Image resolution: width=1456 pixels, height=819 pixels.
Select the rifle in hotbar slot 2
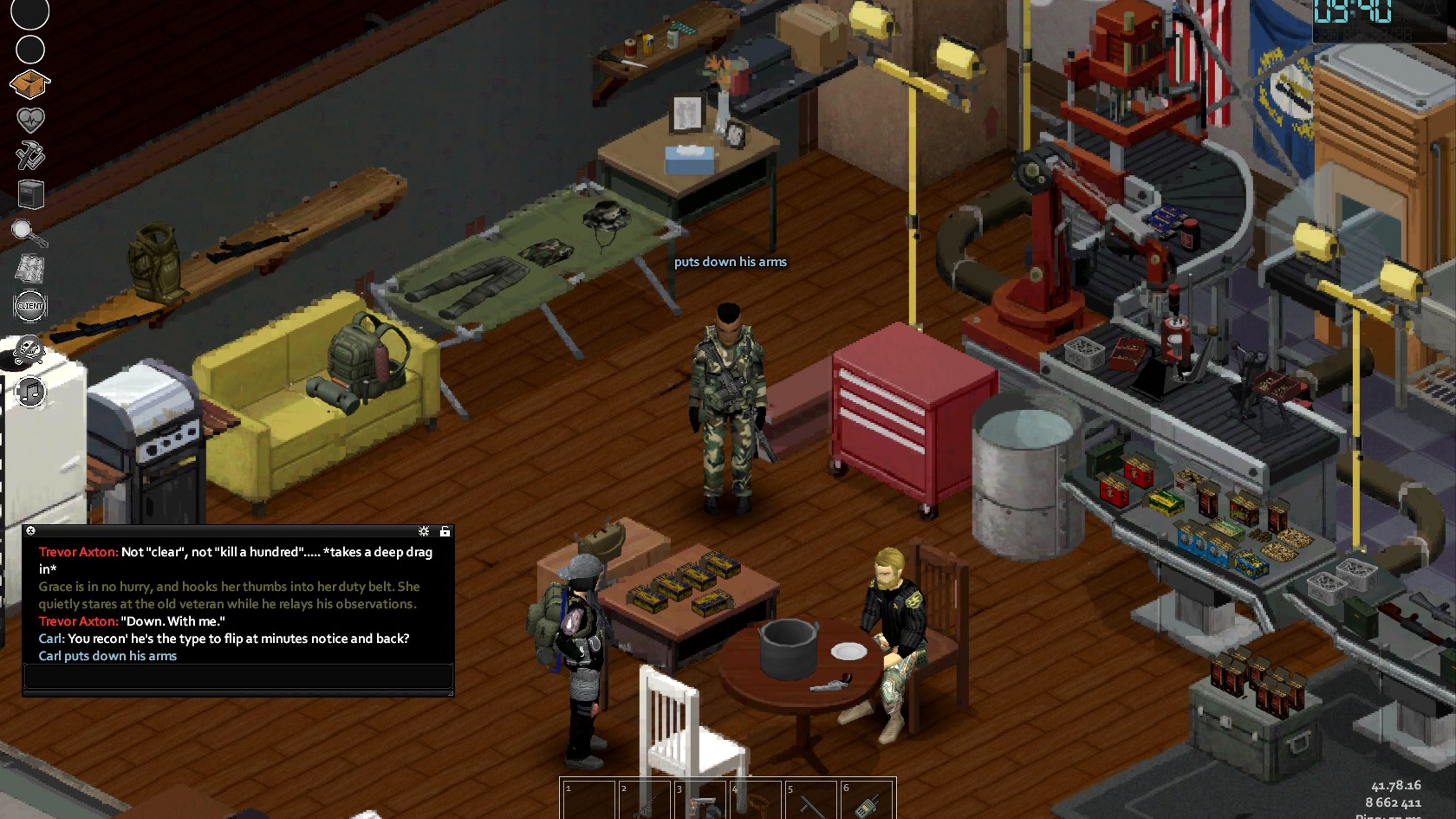pos(645,801)
